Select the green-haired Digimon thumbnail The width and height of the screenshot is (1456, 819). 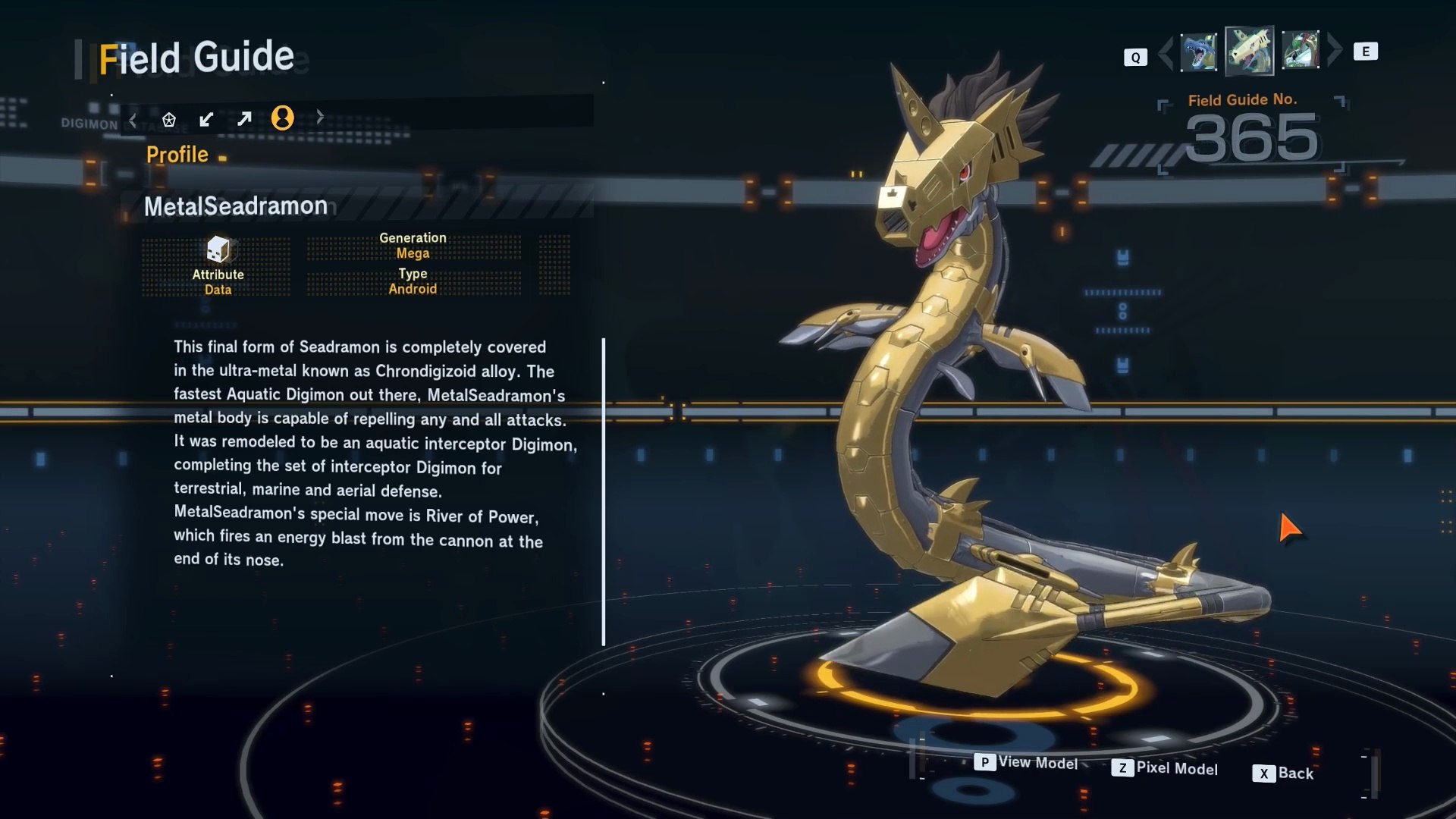click(1301, 51)
